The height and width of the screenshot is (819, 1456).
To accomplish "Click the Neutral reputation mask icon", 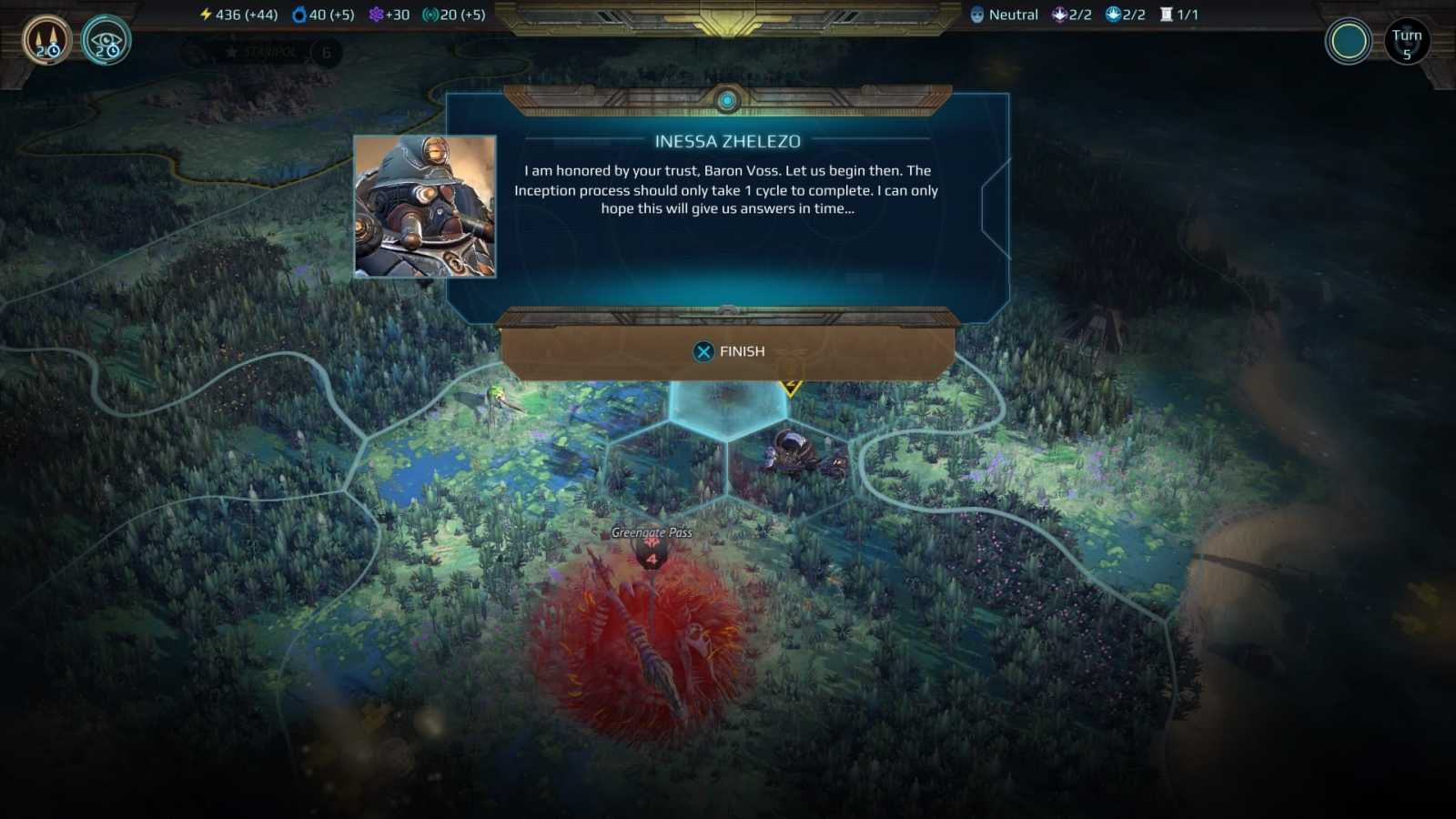I will (x=977, y=14).
